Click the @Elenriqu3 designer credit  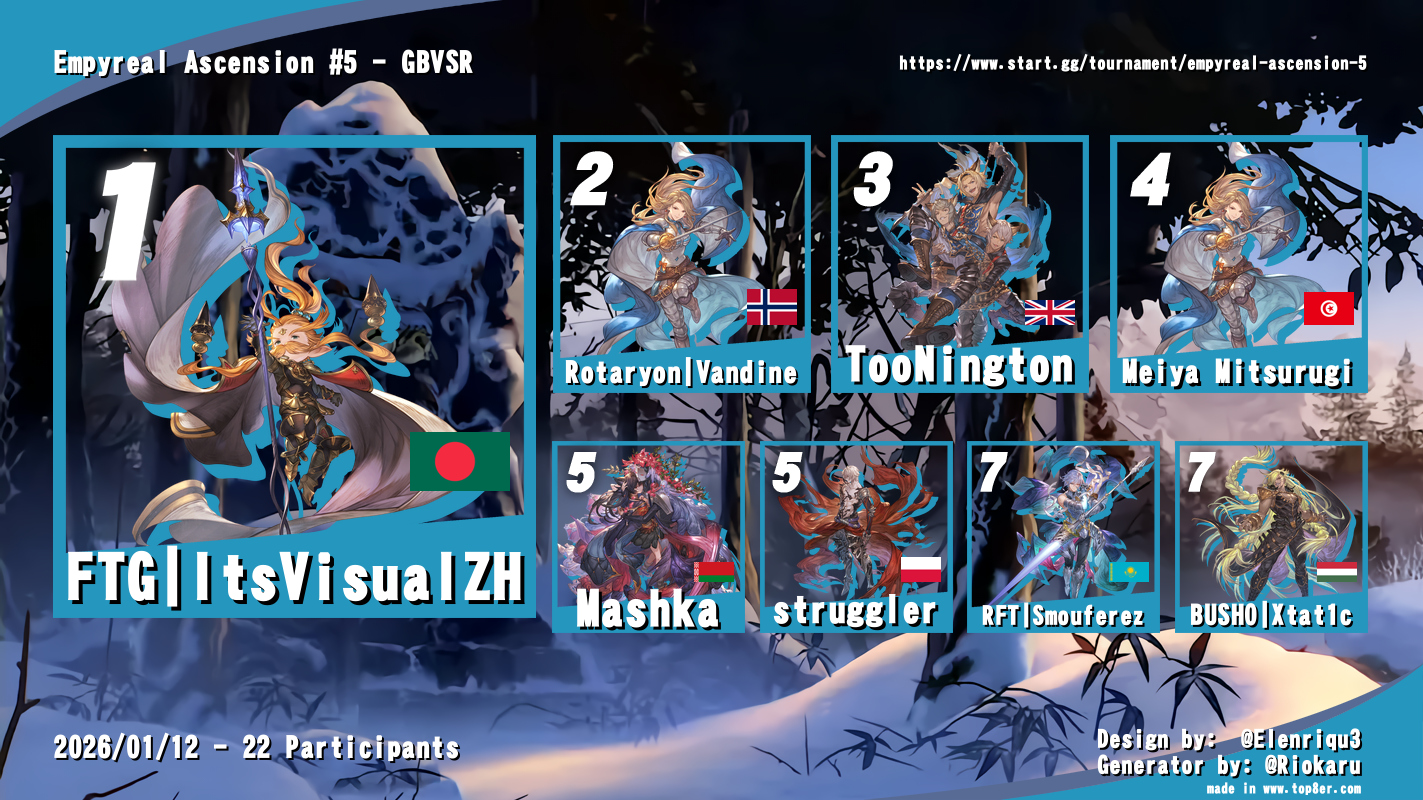coord(1300,741)
